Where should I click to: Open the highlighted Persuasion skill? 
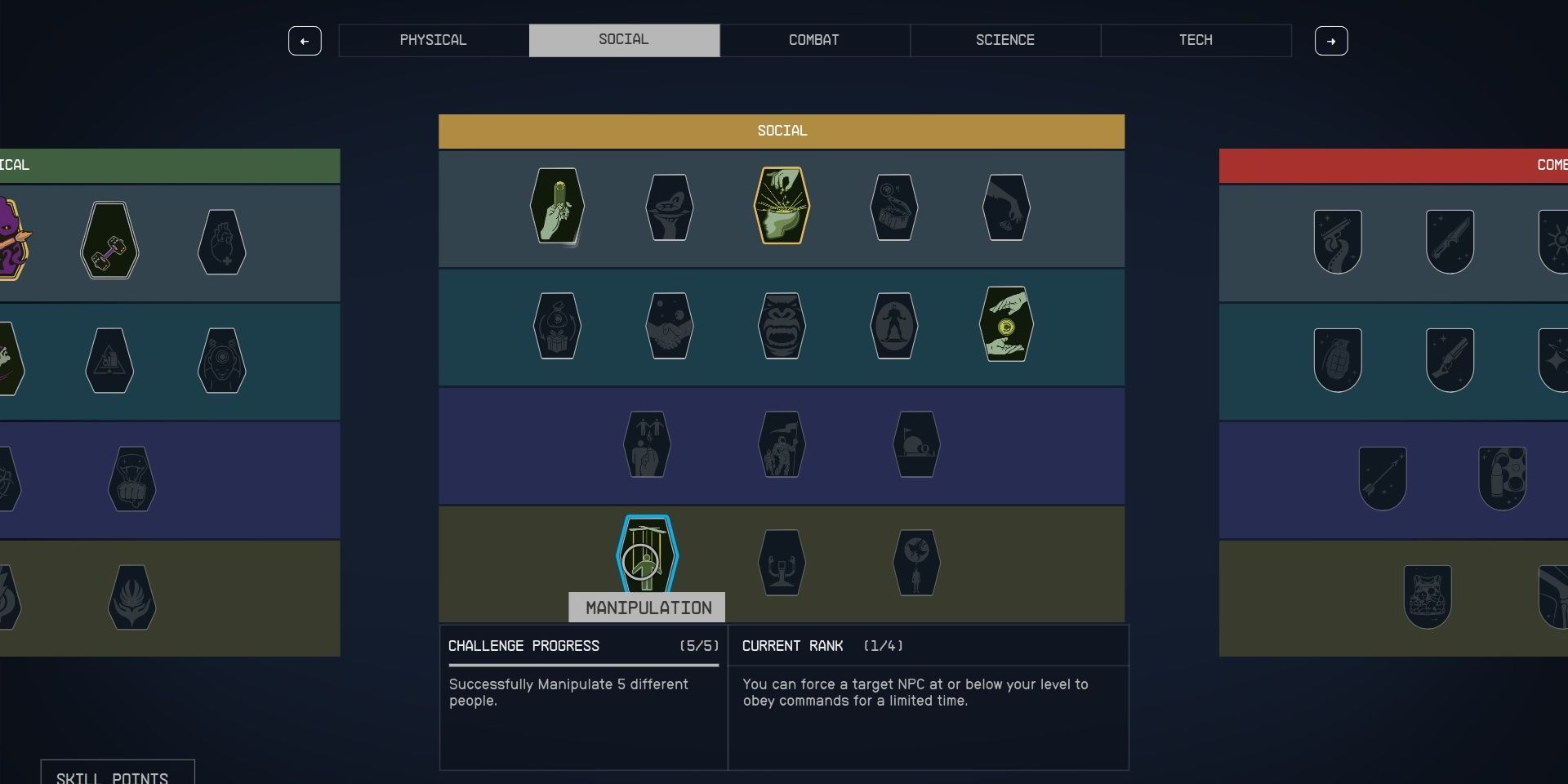[x=782, y=206]
